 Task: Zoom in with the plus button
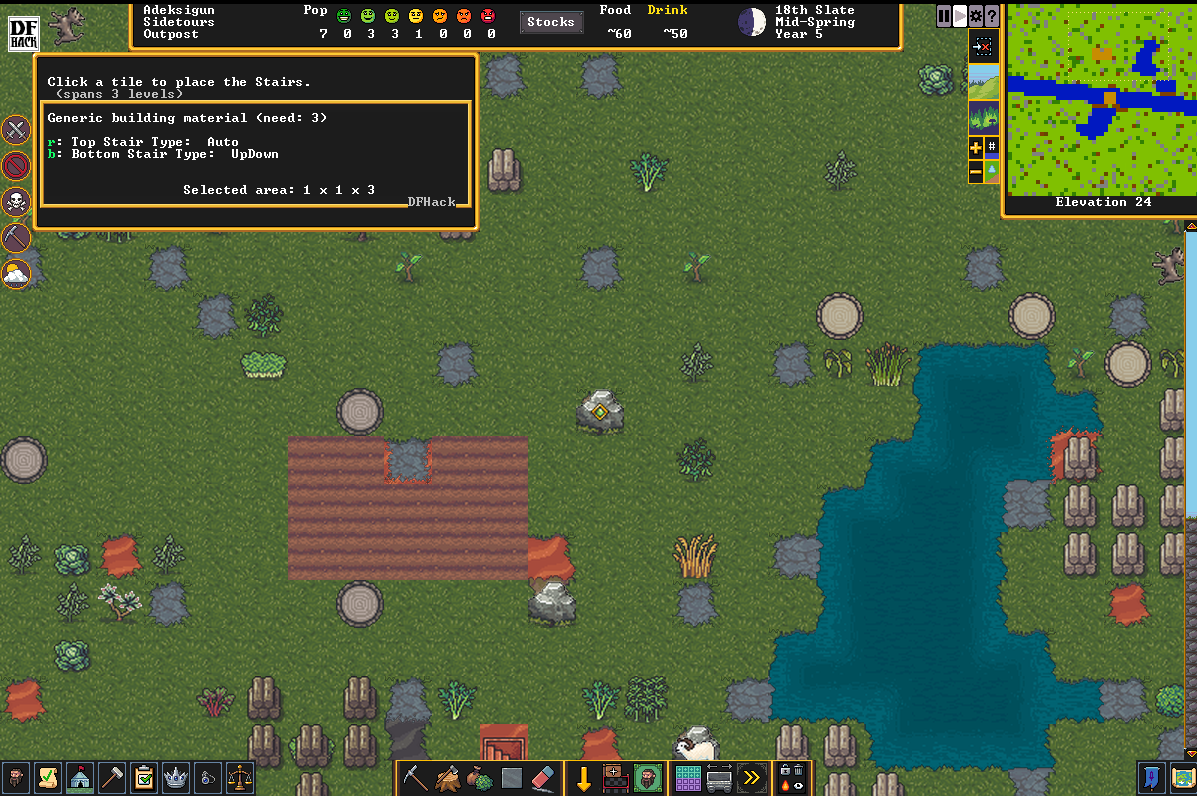(x=976, y=148)
